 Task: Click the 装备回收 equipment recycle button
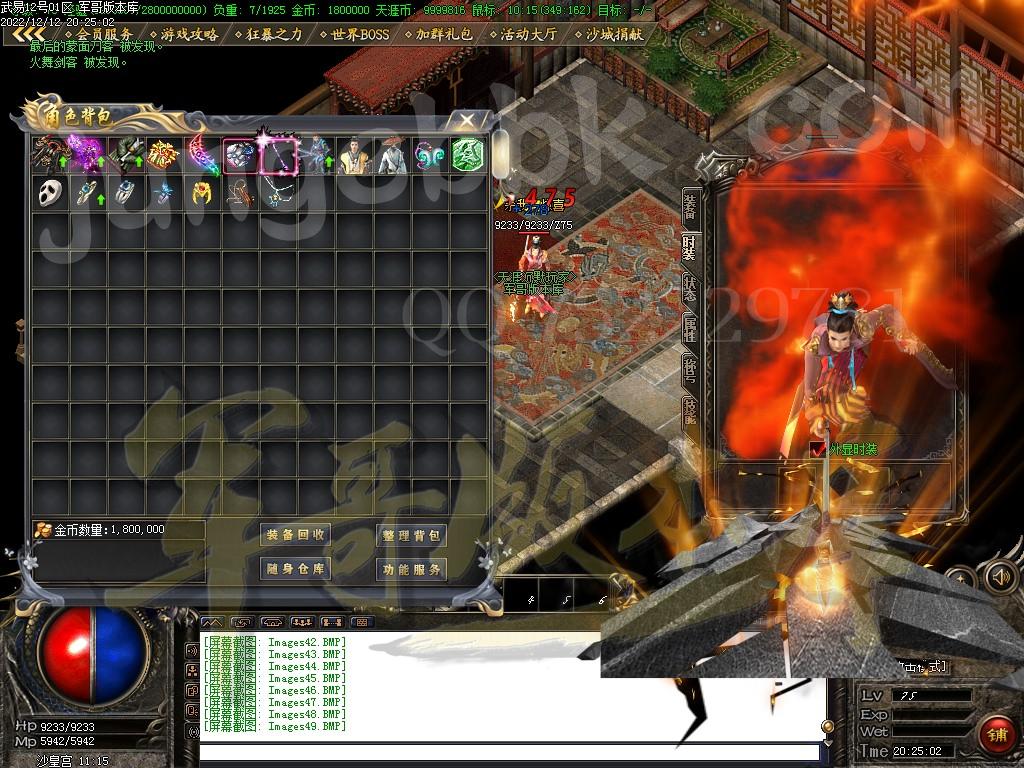pos(296,535)
